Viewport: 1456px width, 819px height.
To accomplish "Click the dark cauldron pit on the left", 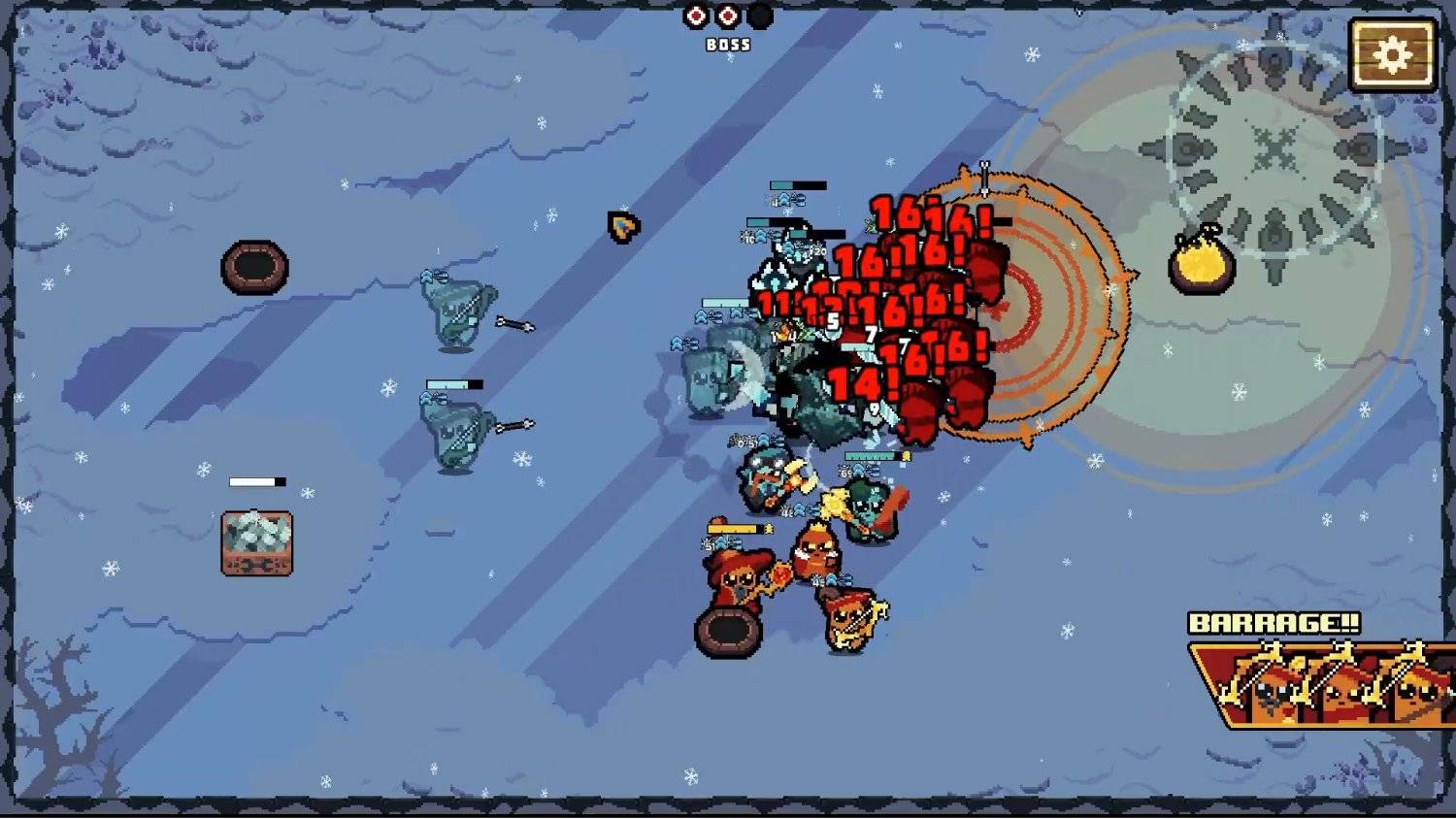I will 258,264.
